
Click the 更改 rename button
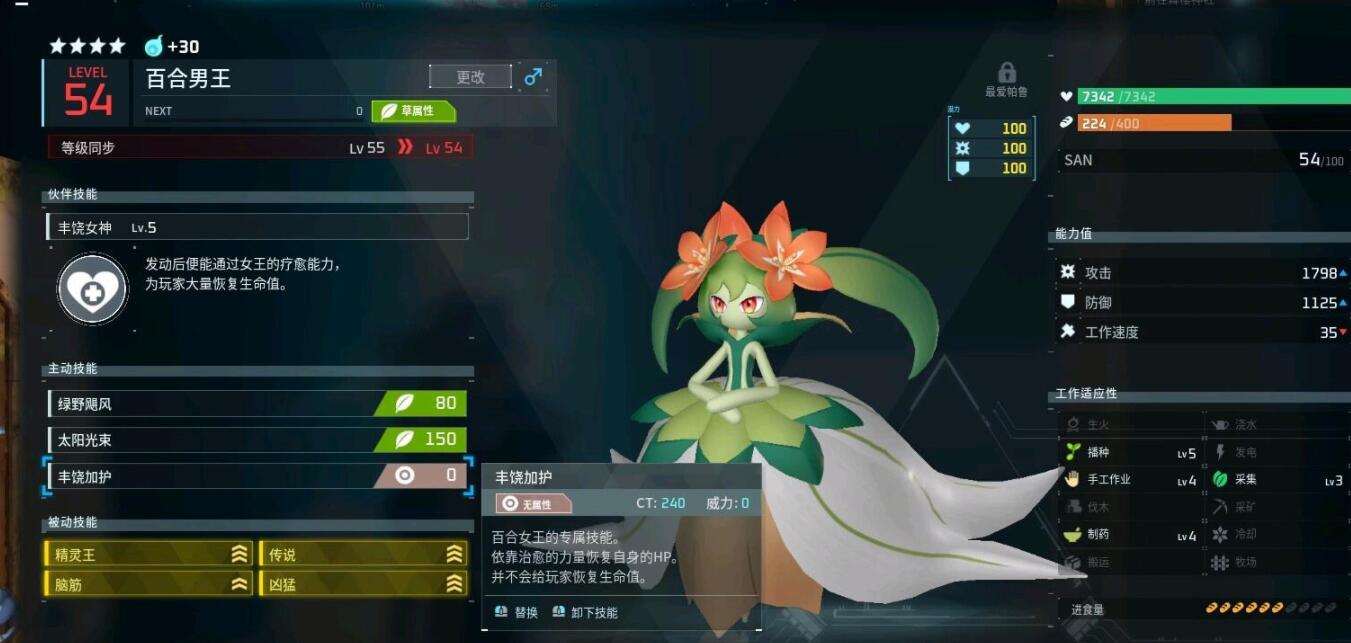[470, 77]
